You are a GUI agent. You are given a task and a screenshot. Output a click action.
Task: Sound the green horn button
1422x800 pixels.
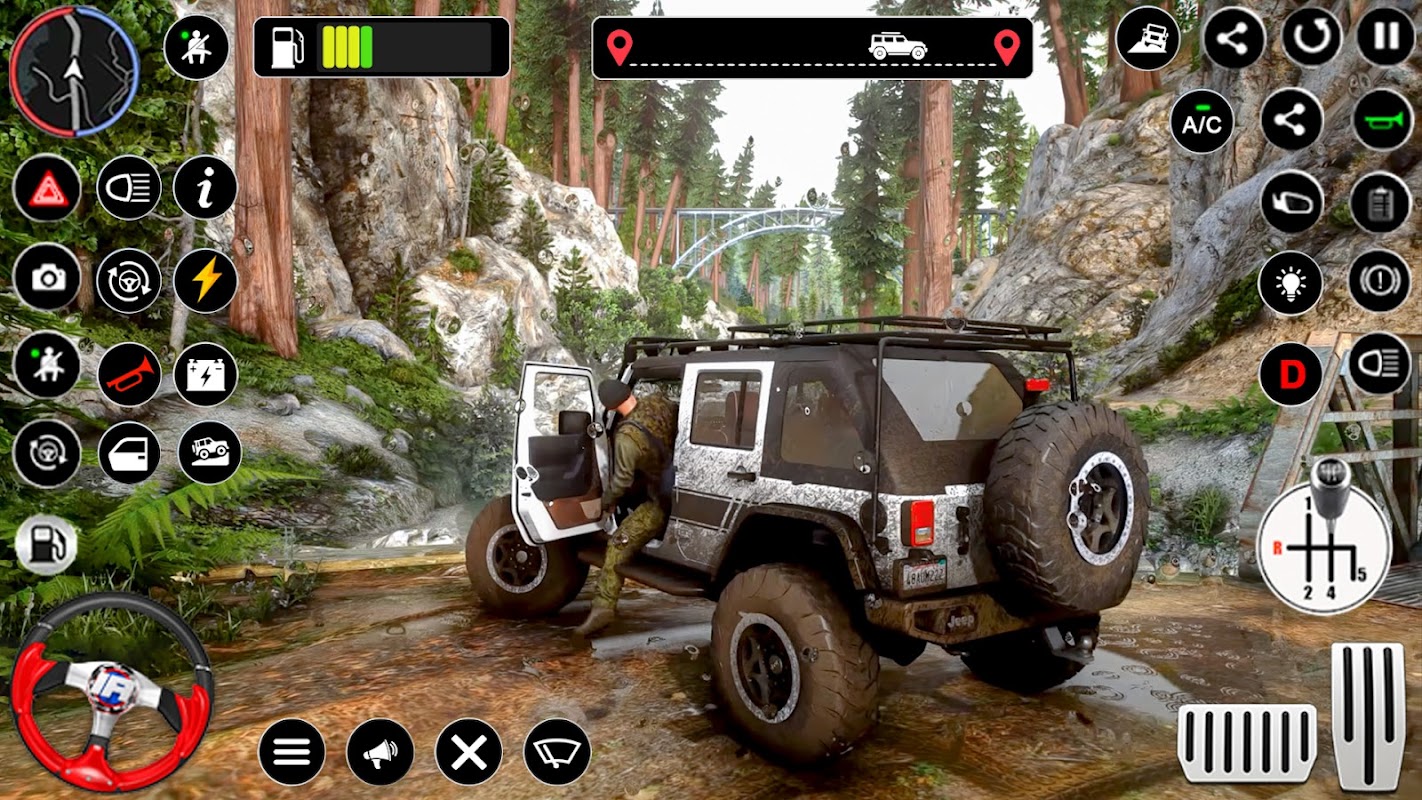[1383, 120]
